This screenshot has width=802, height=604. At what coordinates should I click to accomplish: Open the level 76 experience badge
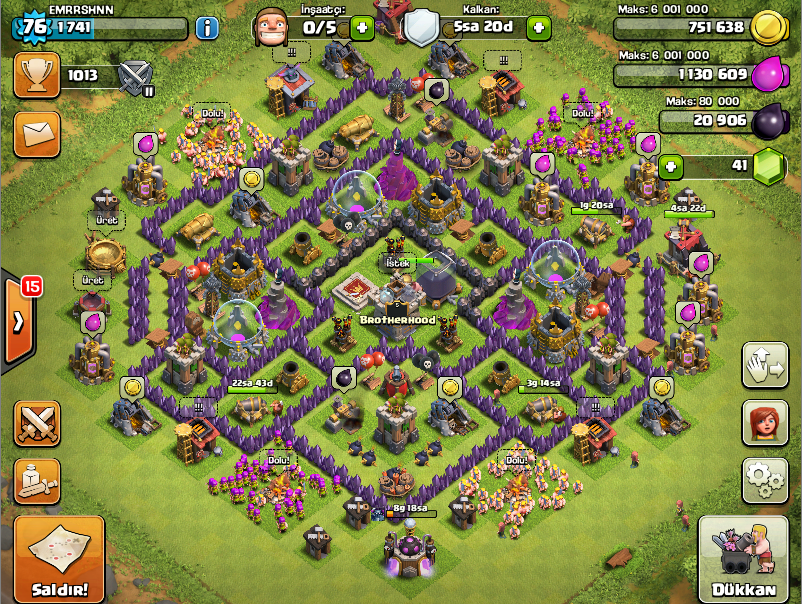(x=34, y=27)
